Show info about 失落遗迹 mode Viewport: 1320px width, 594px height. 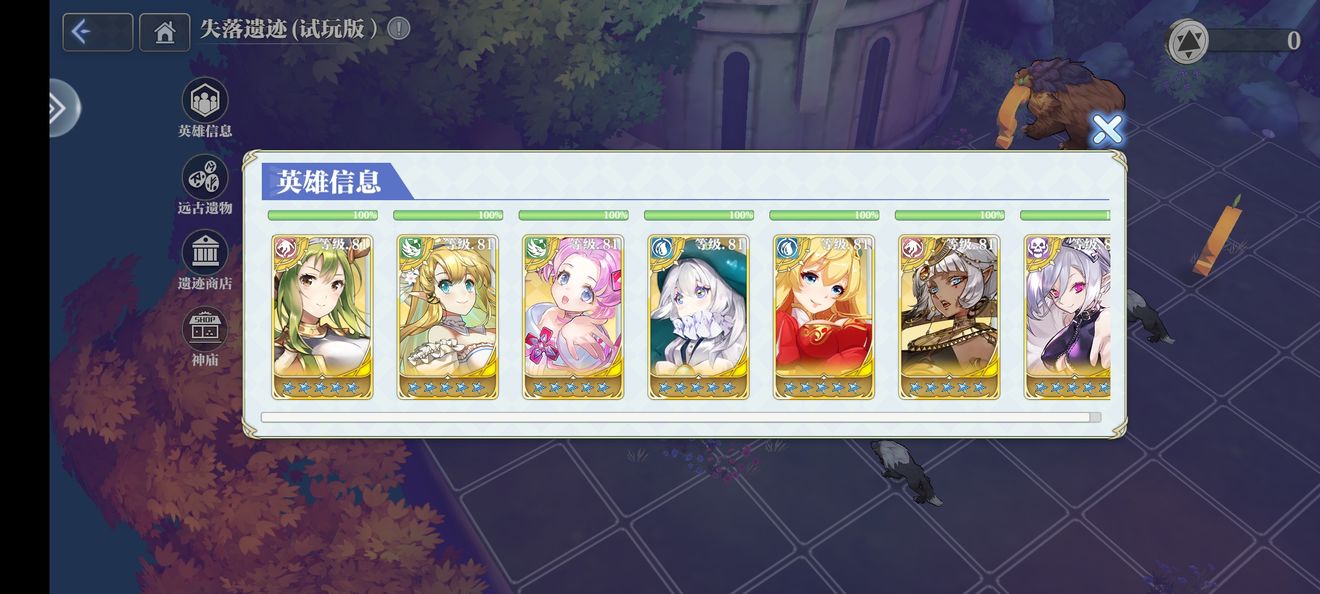click(399, 28)
